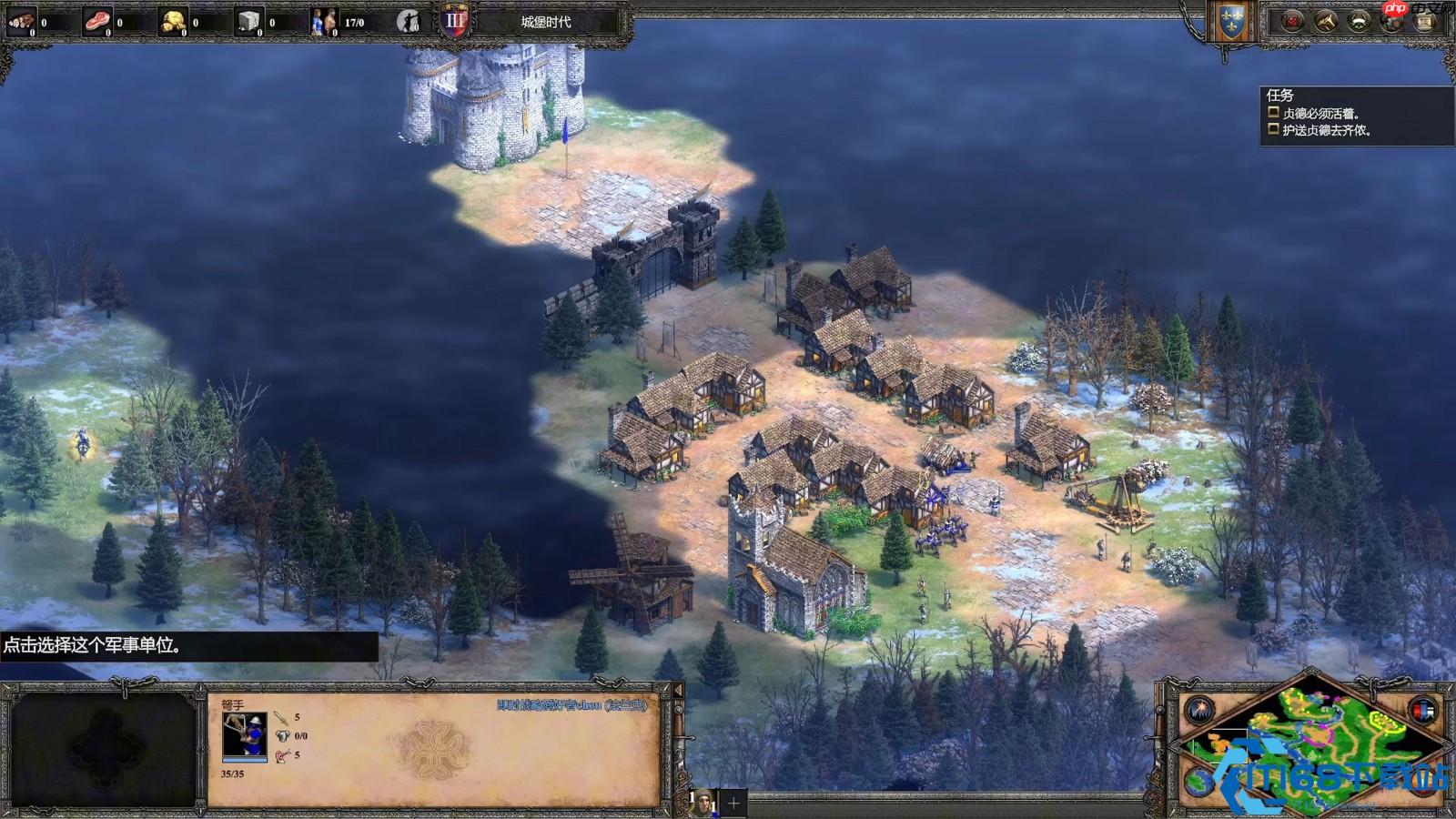
Task: Open the tech tree laurel icon
Action: pos(1359,22)
